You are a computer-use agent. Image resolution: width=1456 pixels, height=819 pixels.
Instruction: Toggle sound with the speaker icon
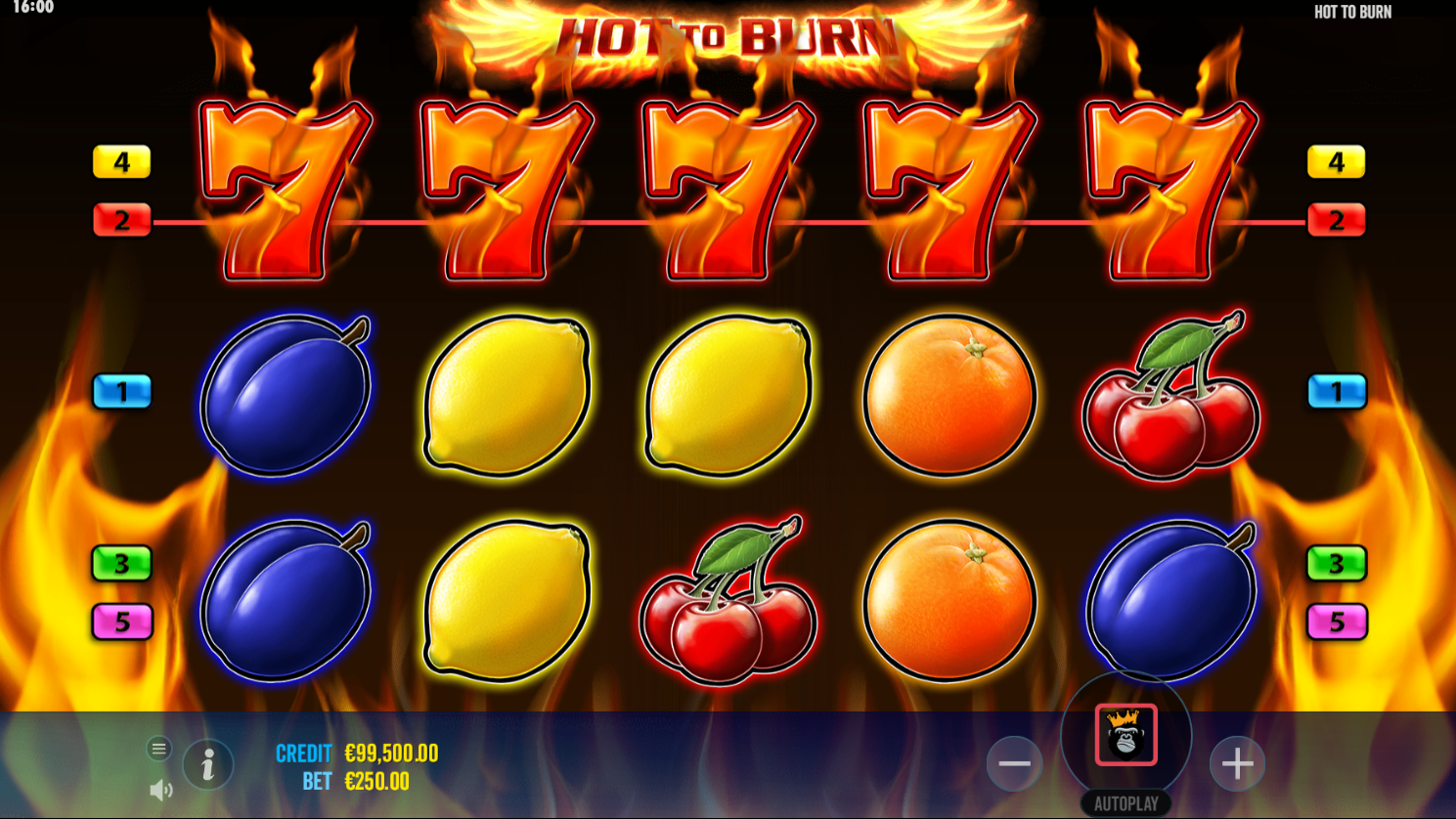160,790
